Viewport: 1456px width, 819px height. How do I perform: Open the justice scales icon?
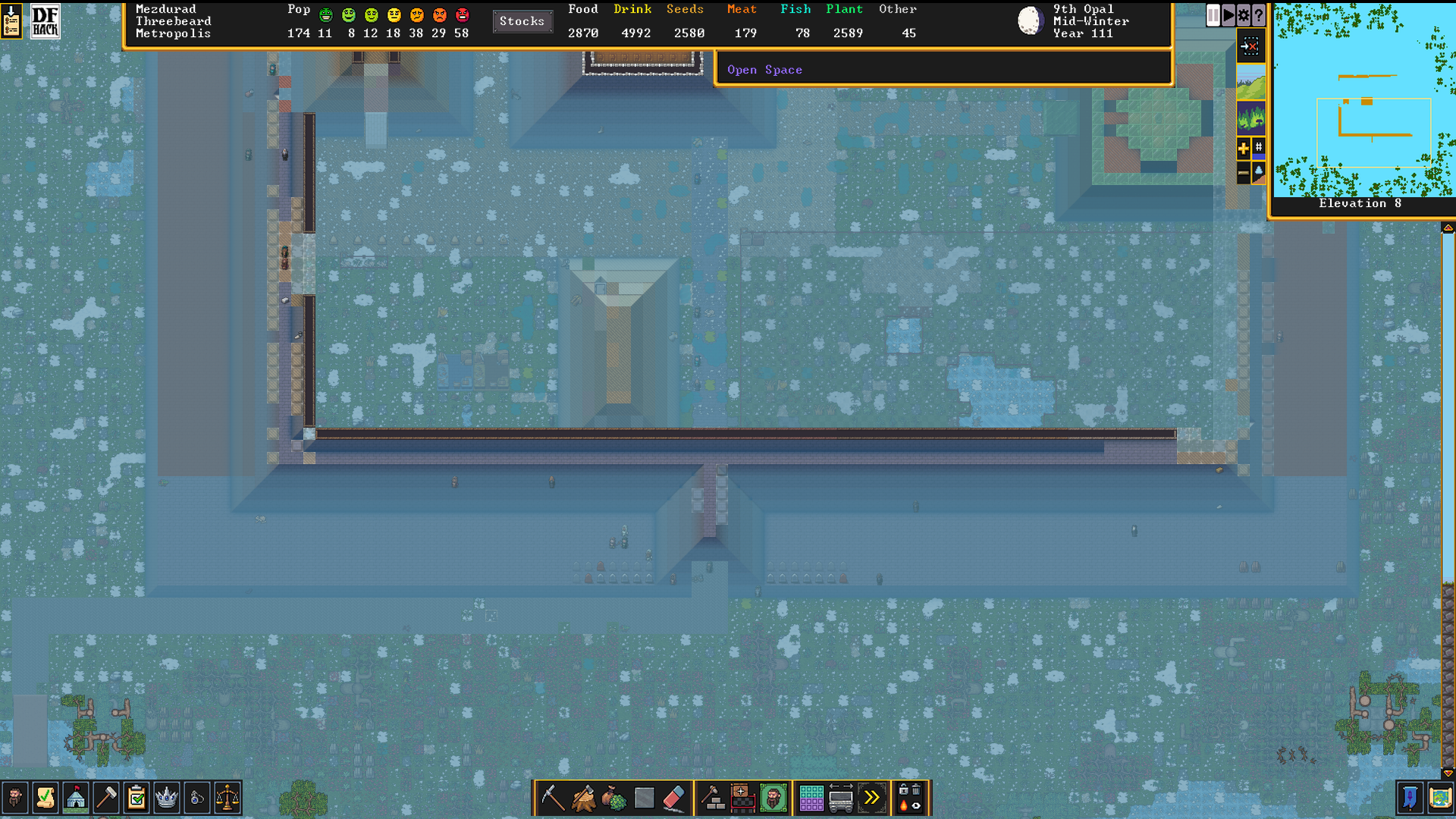(x=227, y=798)
